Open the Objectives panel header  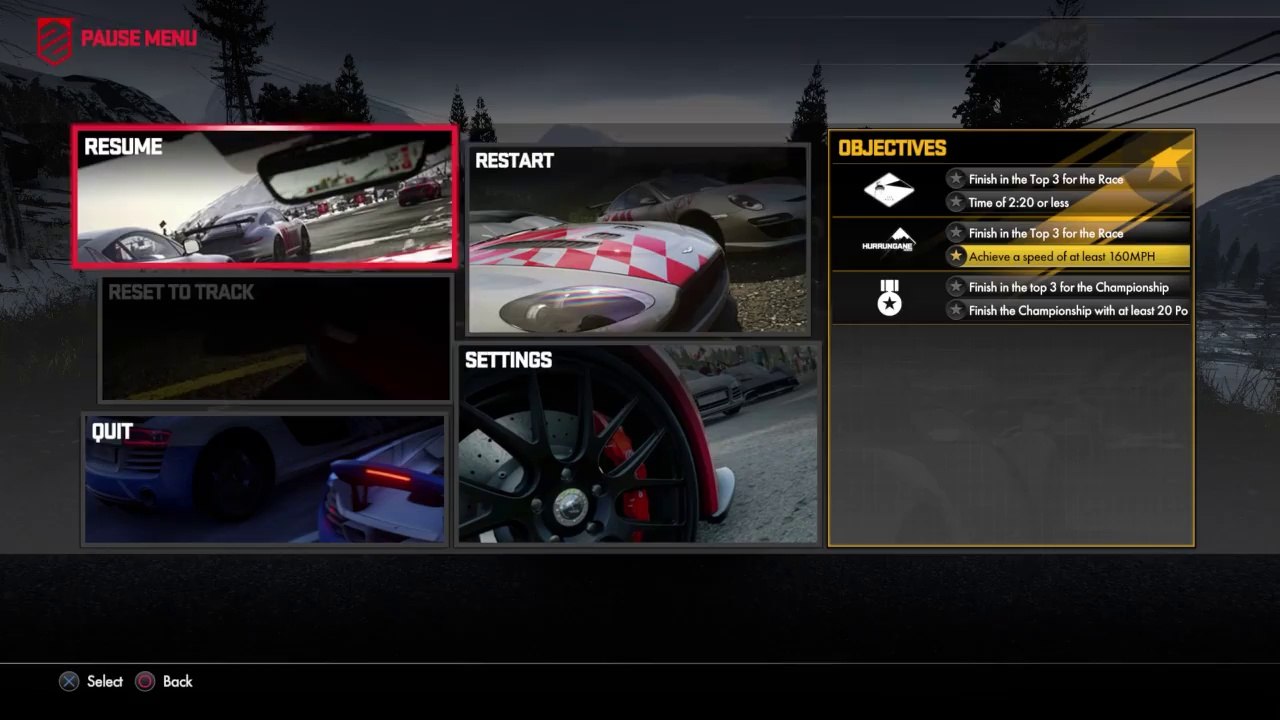pos(892,149)
